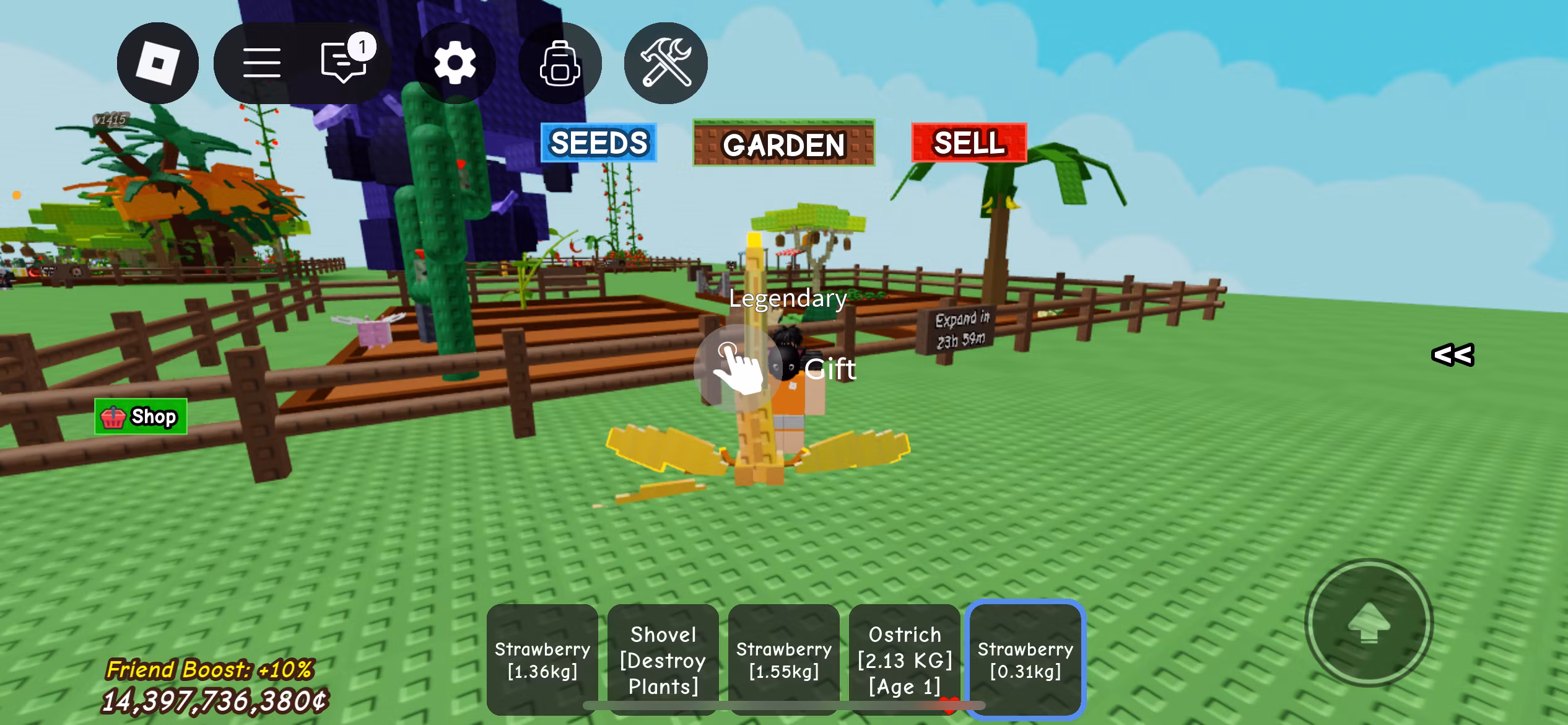Select the hammer and wrench tools icon
The height and width of the screenshot is (725, 1568).
[x=664, y=62]
